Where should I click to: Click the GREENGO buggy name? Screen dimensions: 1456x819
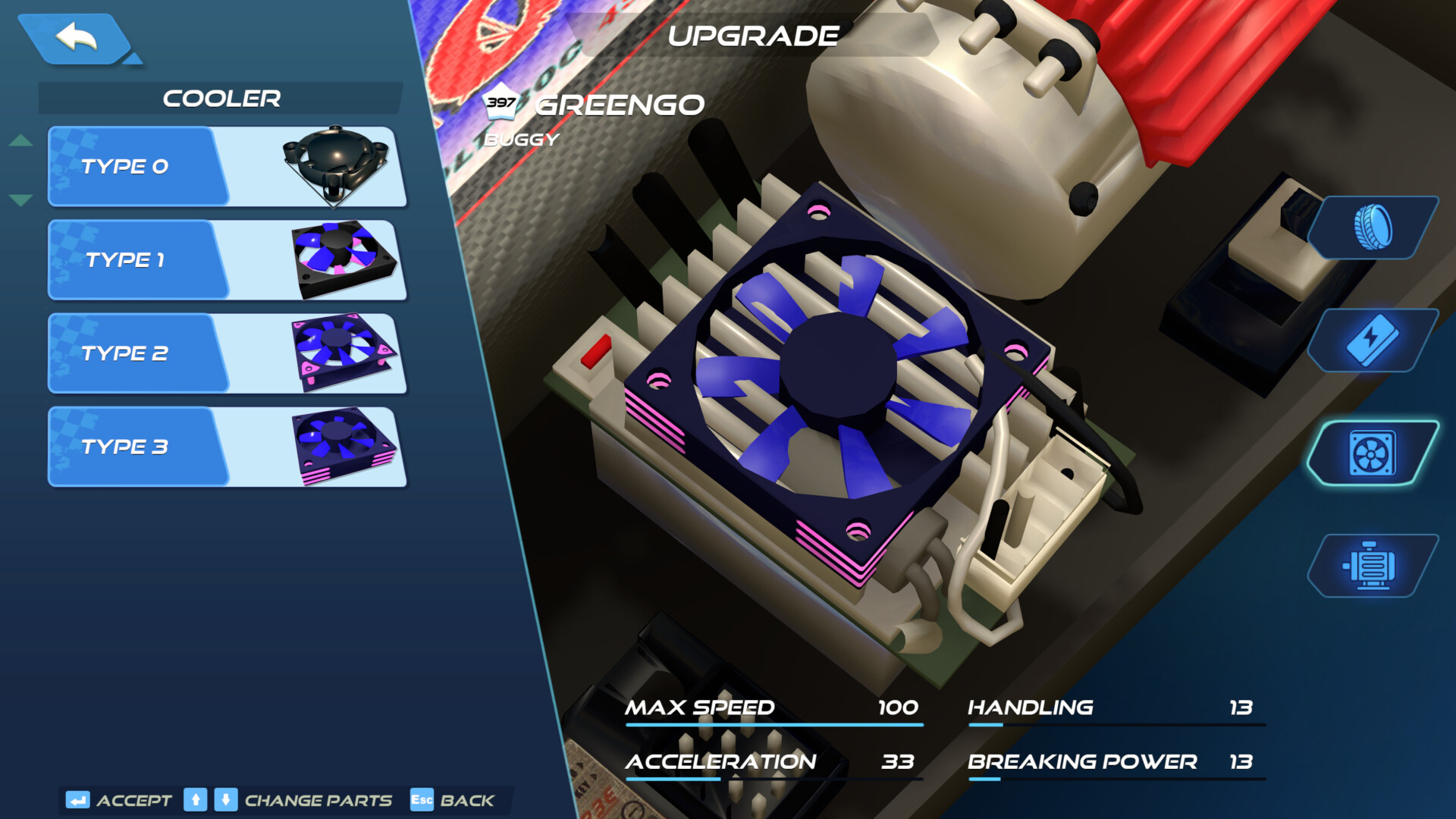[620, 105]
